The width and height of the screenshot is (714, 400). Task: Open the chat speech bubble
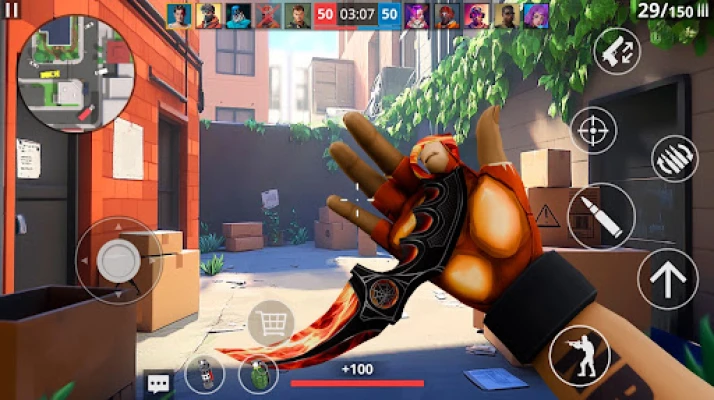[x=159, y=382]
